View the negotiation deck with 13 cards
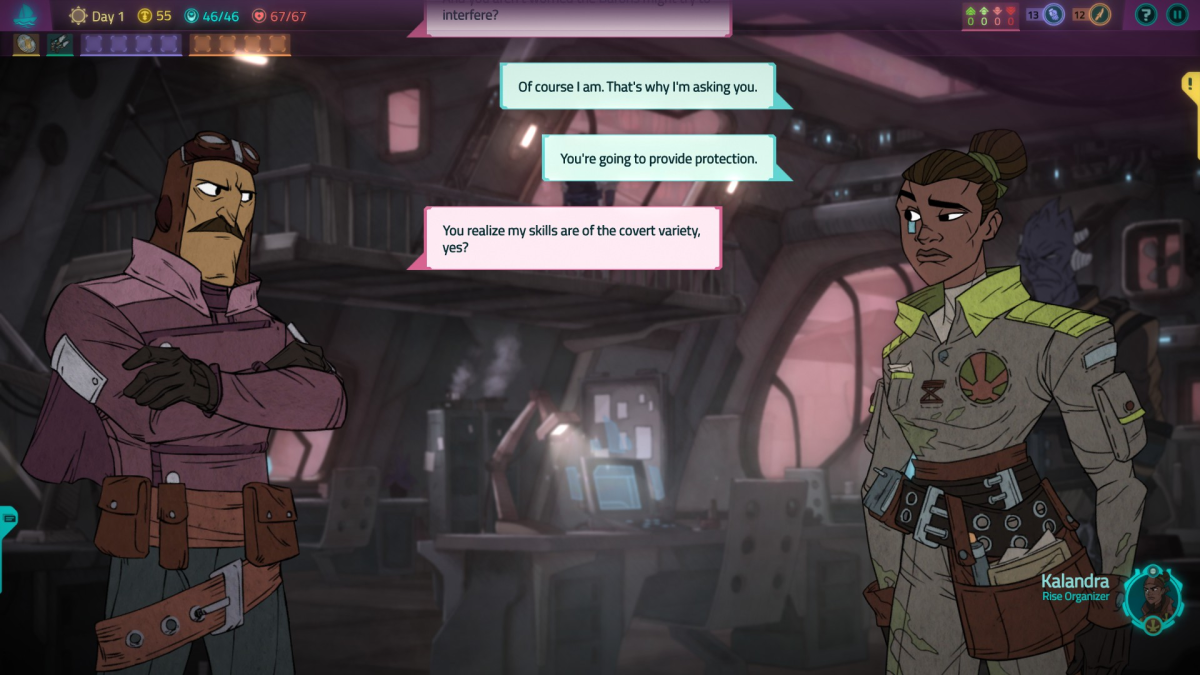 1046,15
